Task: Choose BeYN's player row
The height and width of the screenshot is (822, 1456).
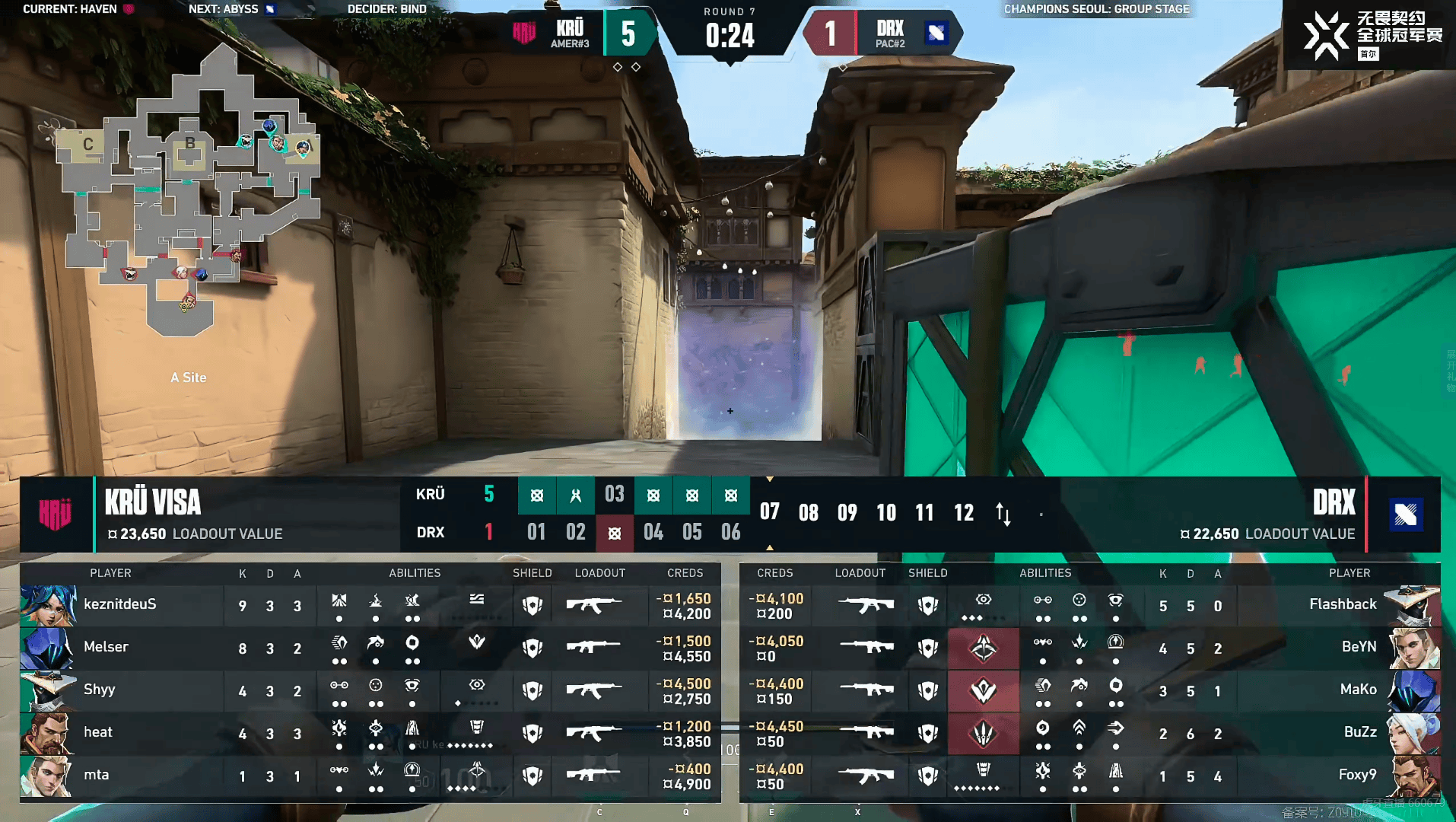Action: point(1358,648)
